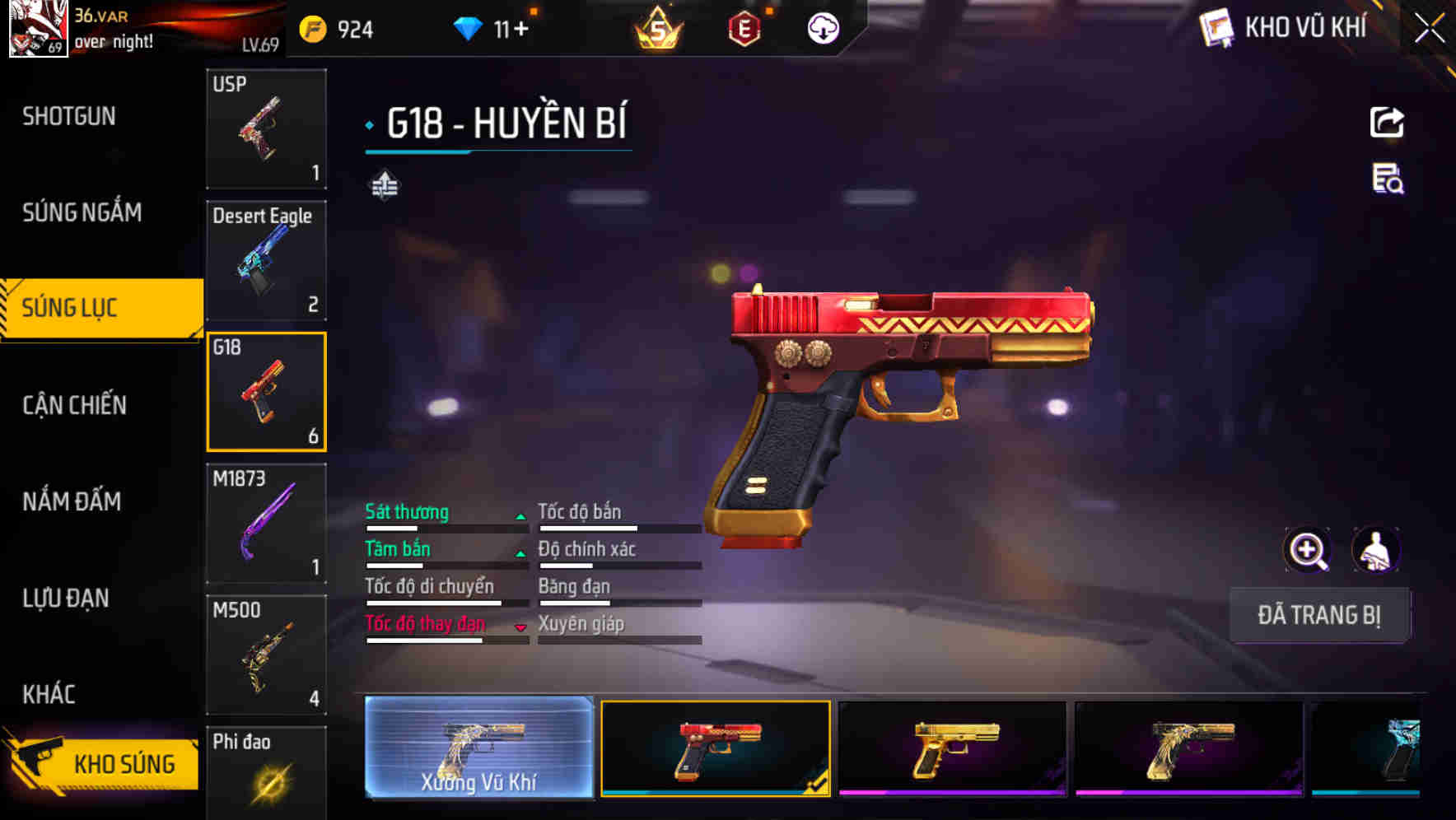This screenshot has width=1456, height=820.
Task: Select the Desert Eagle weapon thumbnail
Action: 265,259
